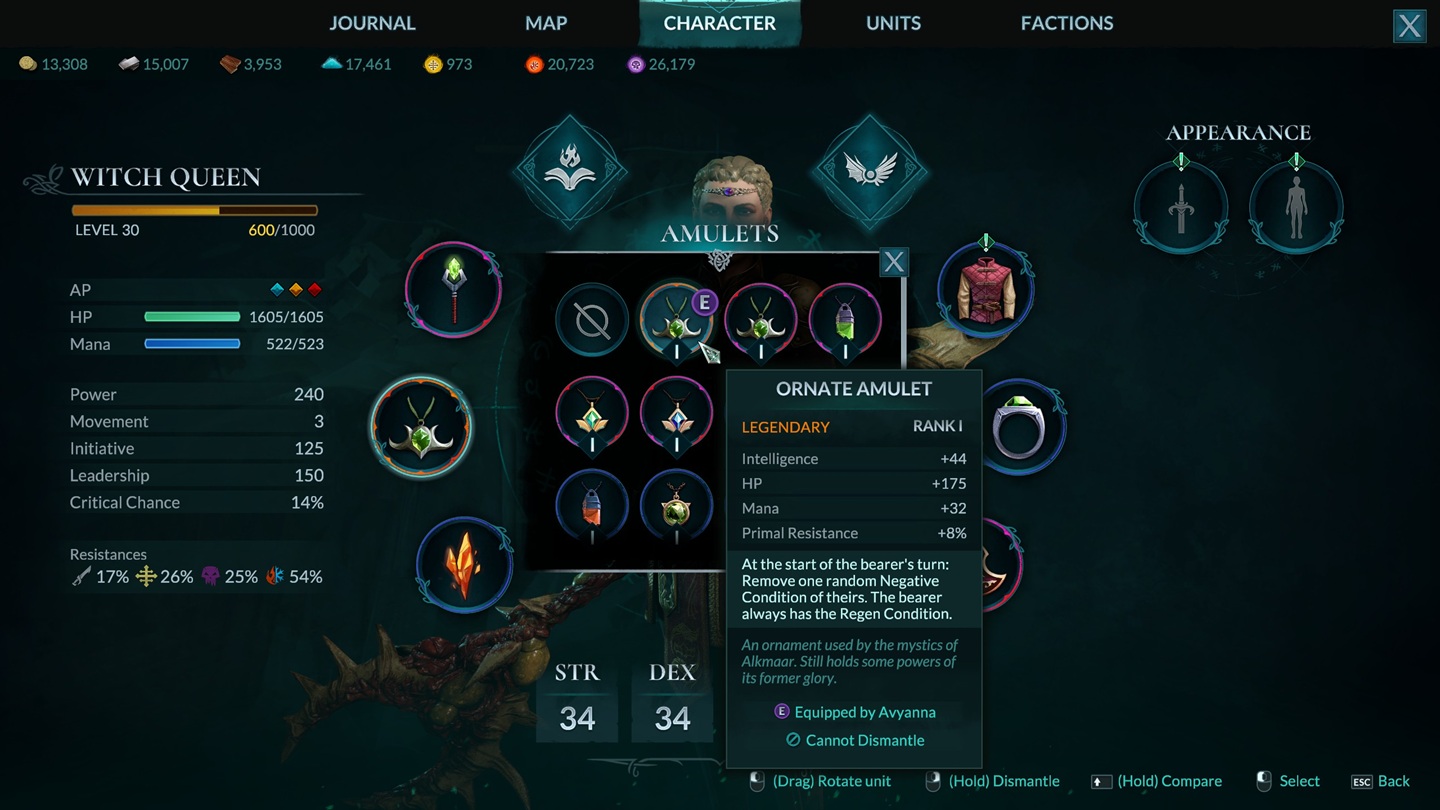Open the ring equipment slot
The height and width of the screenshot is (810, 1440).
point(1019,428)
